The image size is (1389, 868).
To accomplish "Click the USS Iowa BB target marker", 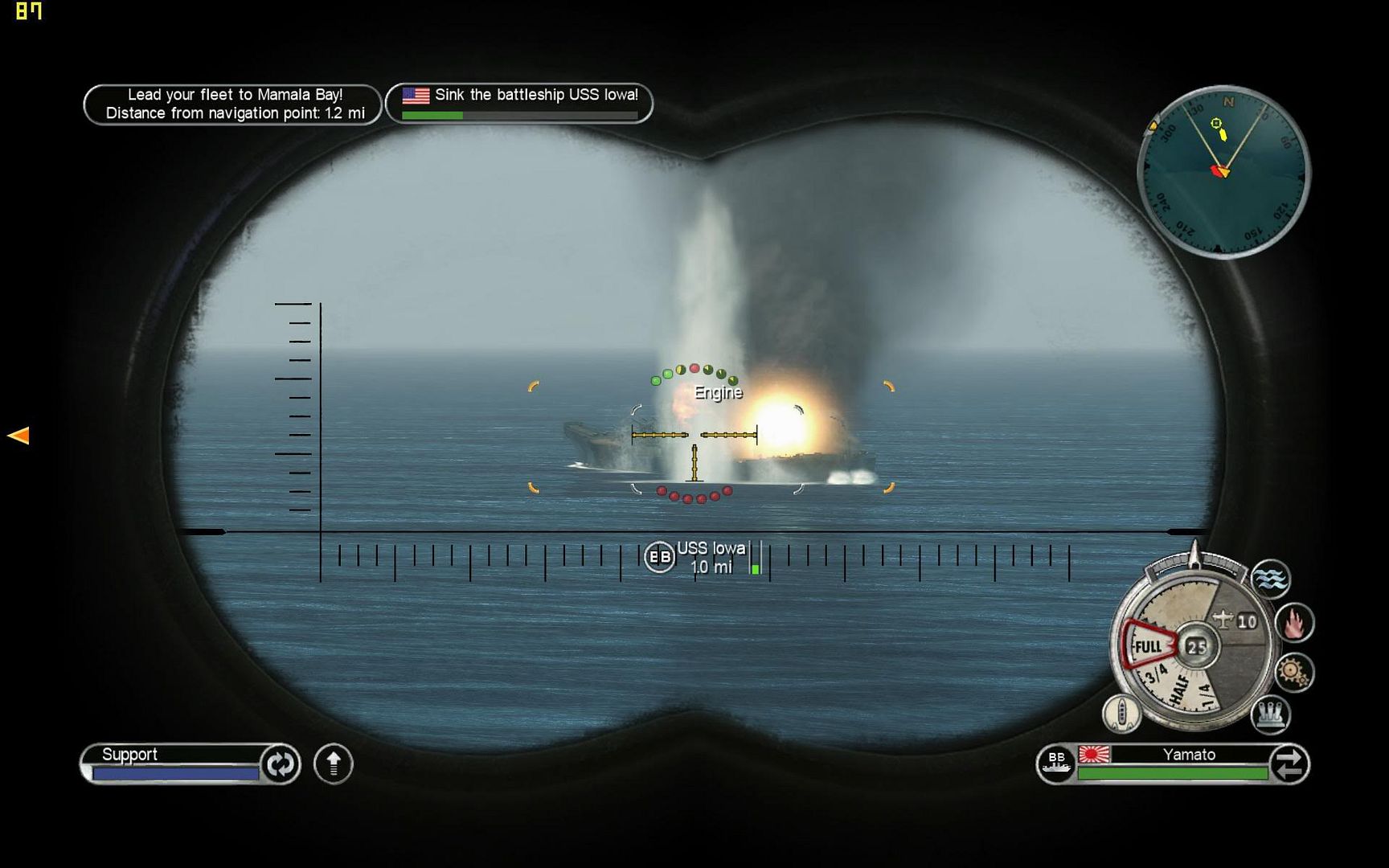I will (659, 556).
